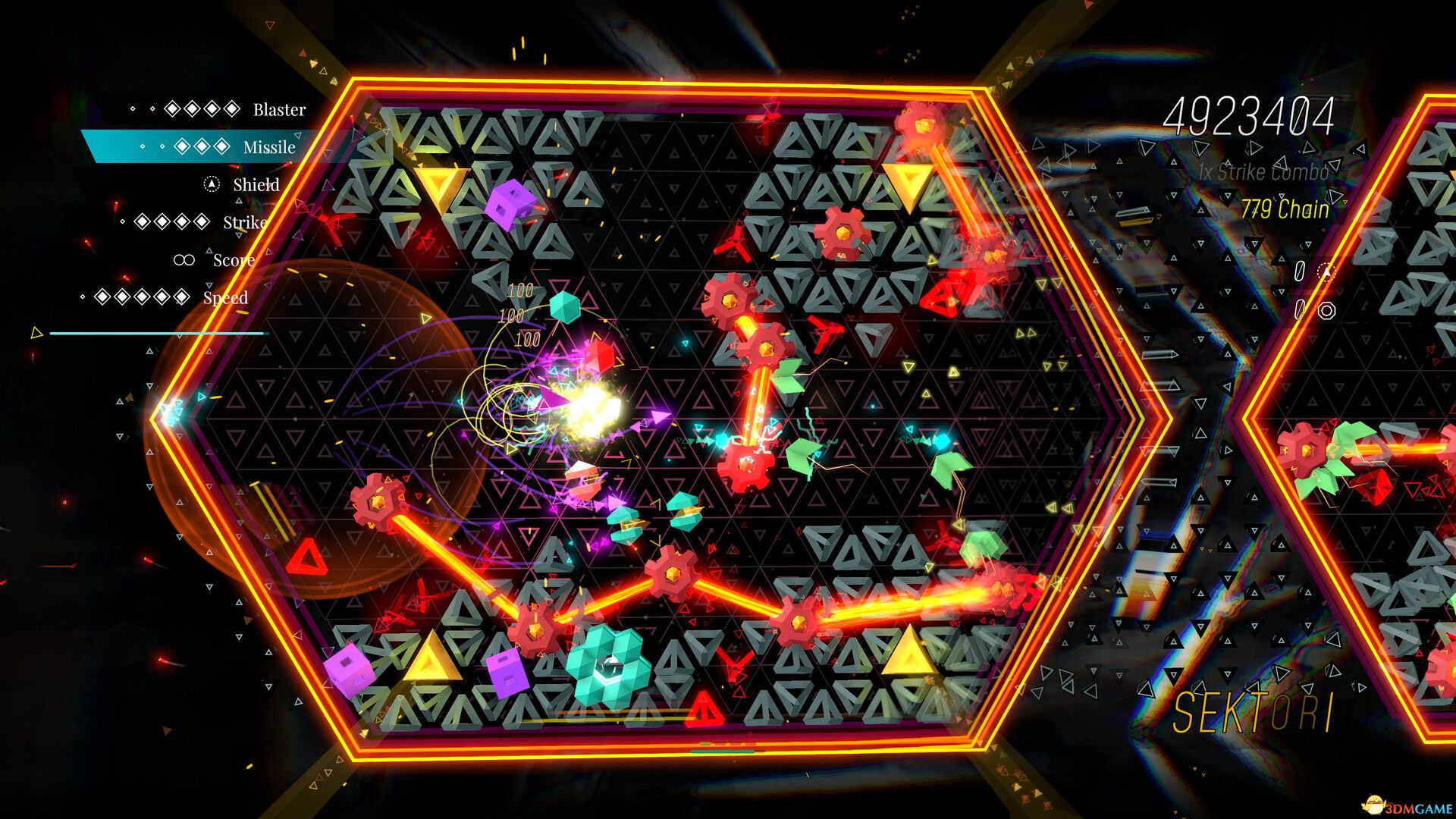Expand the Speed upgrade row

coord(225,298)
